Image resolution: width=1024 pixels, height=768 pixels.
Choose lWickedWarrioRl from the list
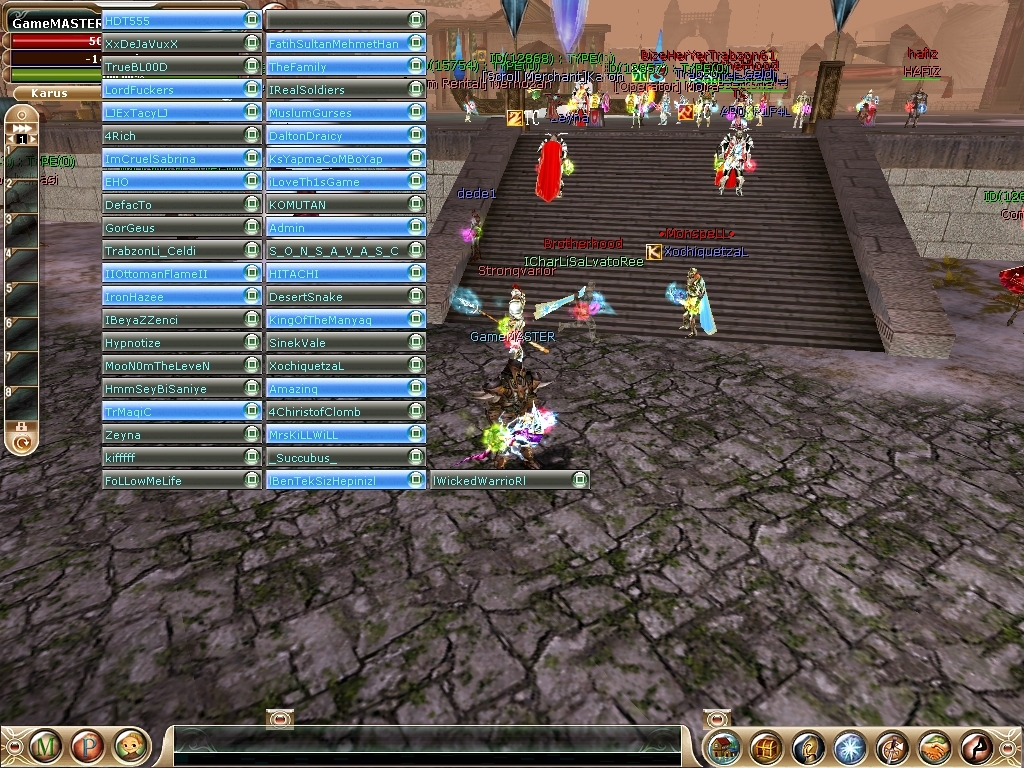click(x=498, y=481)
